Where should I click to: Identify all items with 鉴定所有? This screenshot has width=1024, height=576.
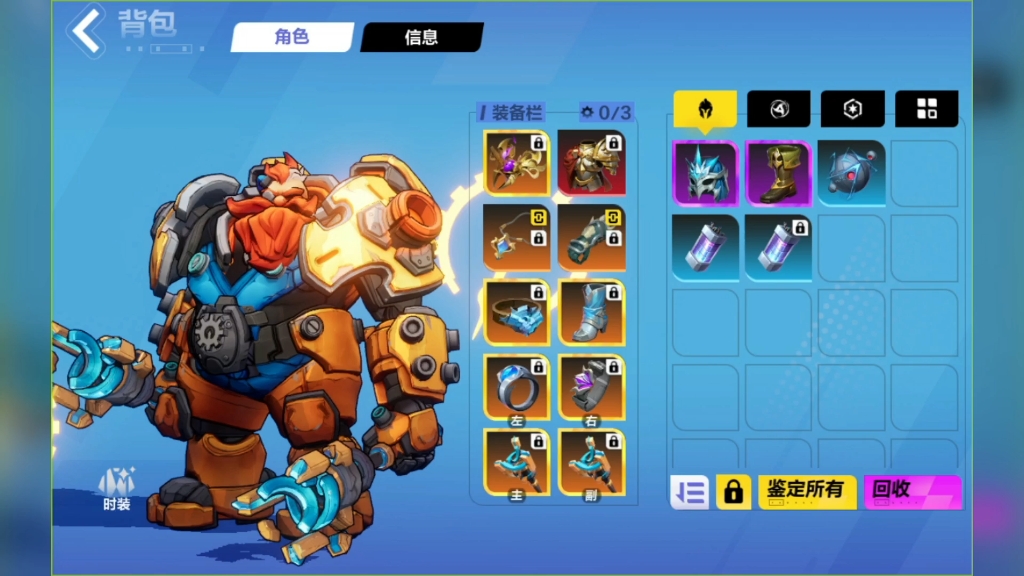(806, 492)
